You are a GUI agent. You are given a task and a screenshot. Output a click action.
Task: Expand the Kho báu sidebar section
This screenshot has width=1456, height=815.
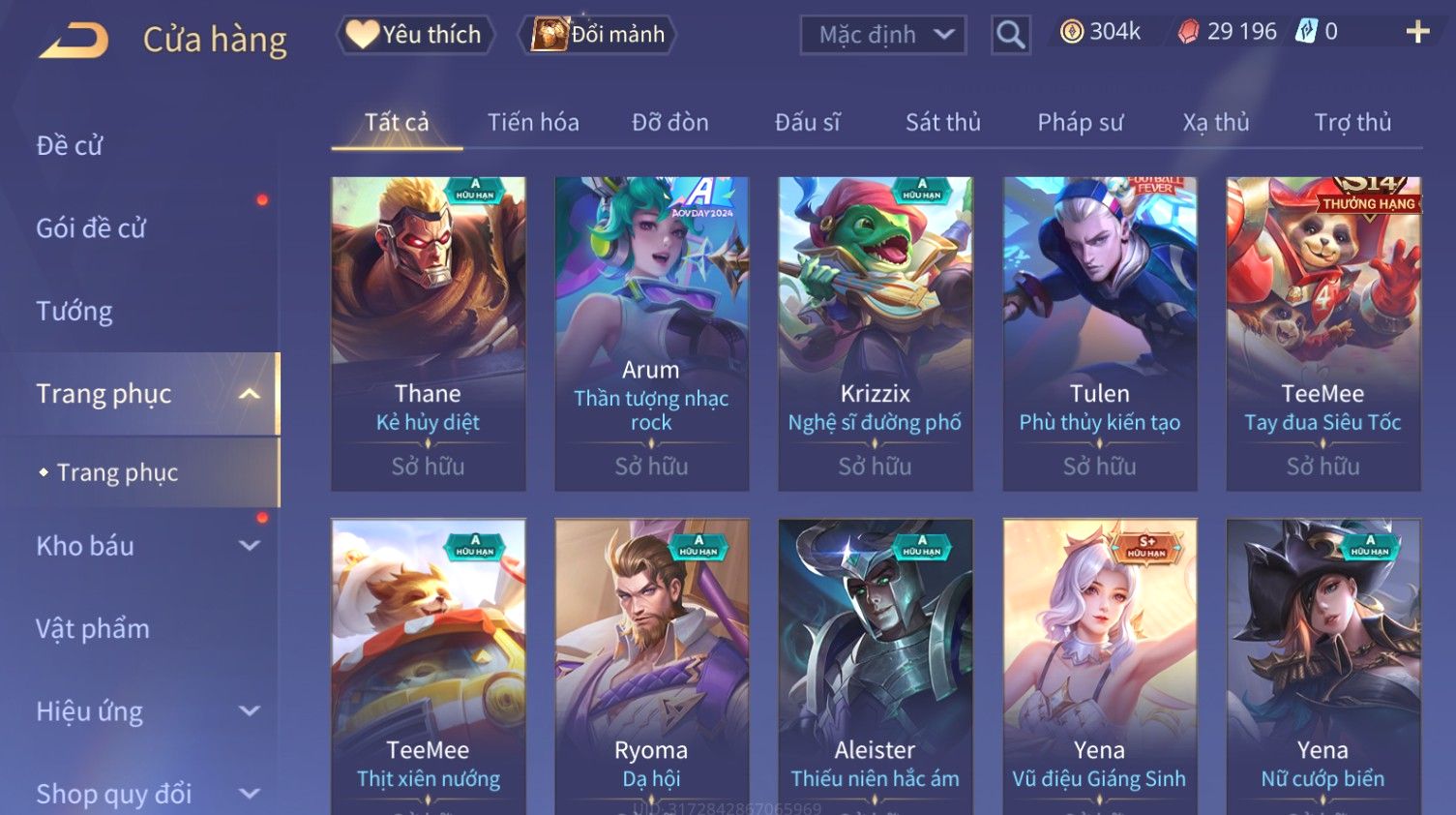coord(145,546)
